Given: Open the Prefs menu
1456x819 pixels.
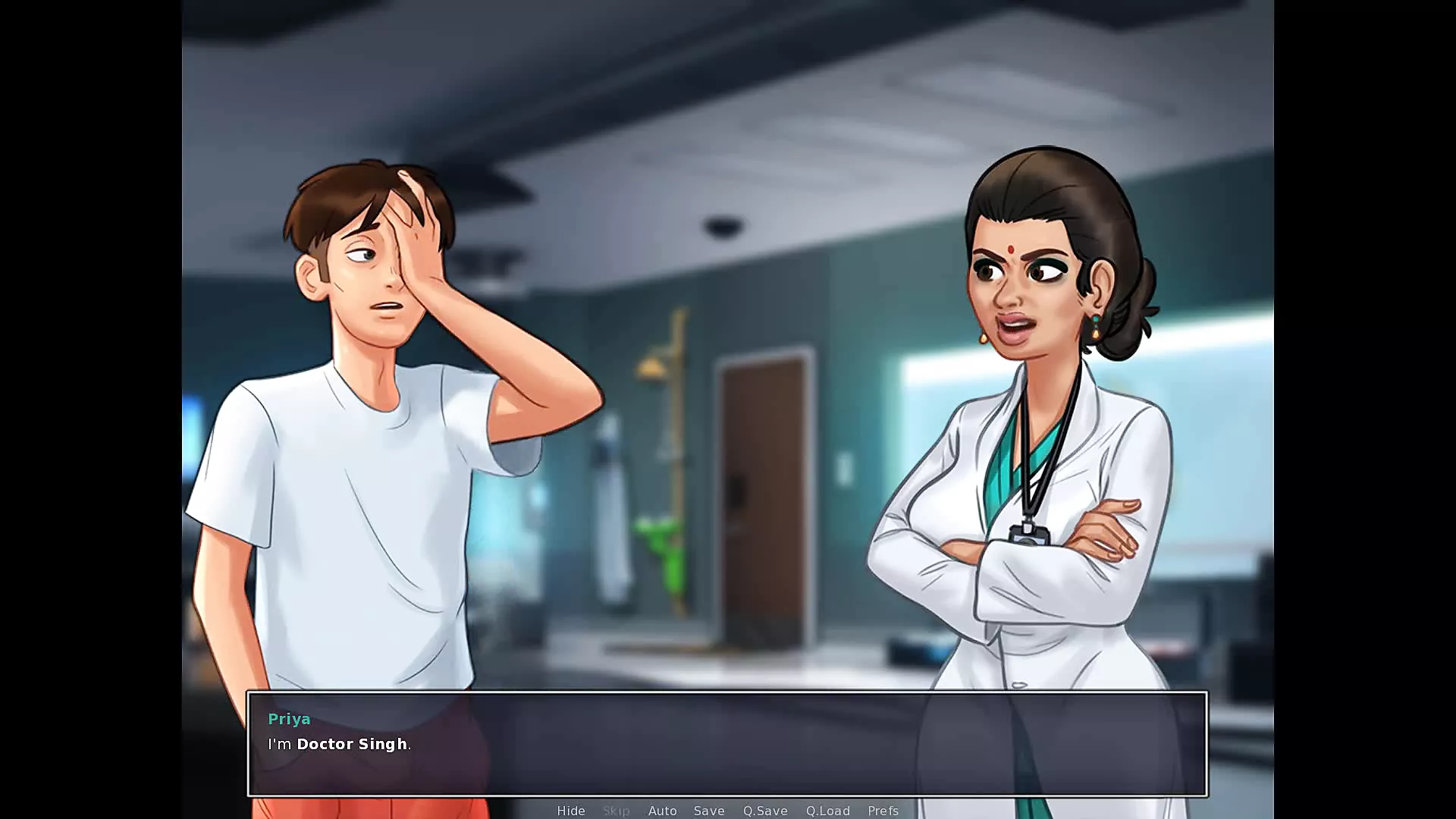Looking at the screenshot, I should point(883,811).
